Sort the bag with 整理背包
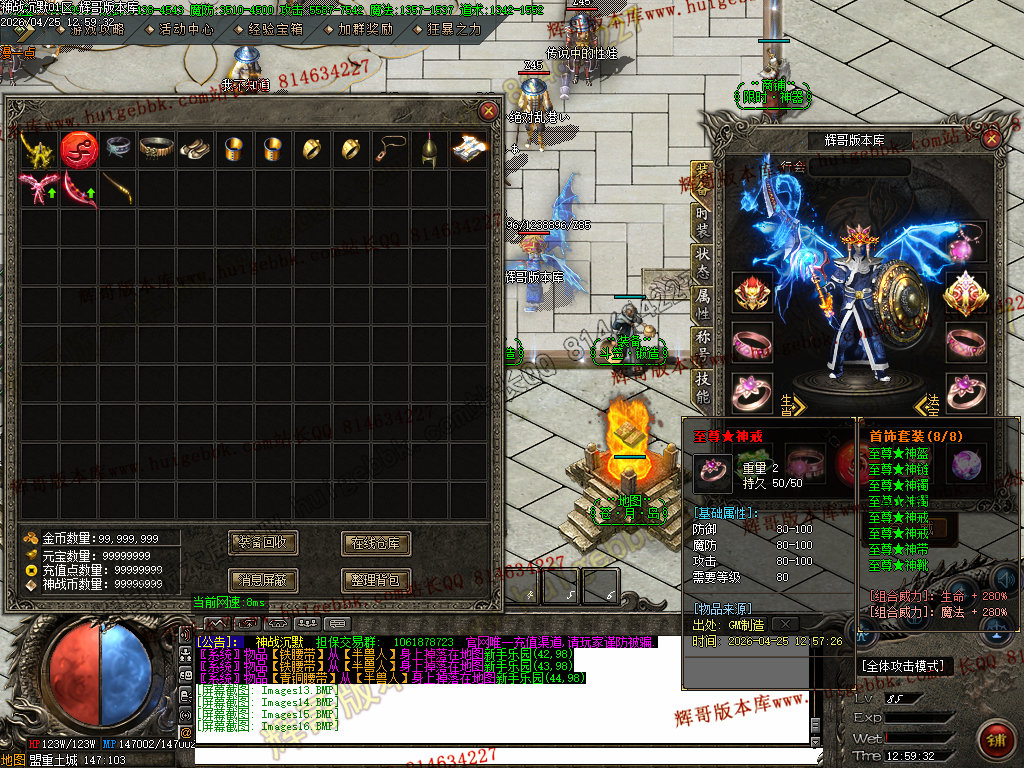Viewport: 1024px width, 768px height. pyautogui.click(x=376, y=579)
